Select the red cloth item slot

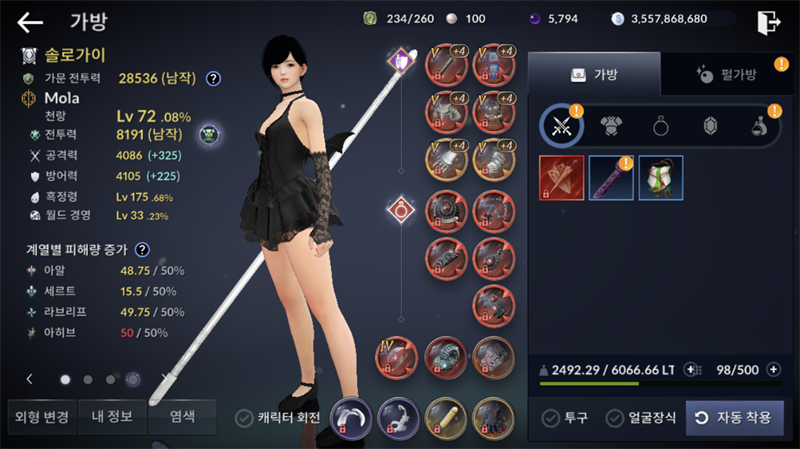click(x=561, y=178)
